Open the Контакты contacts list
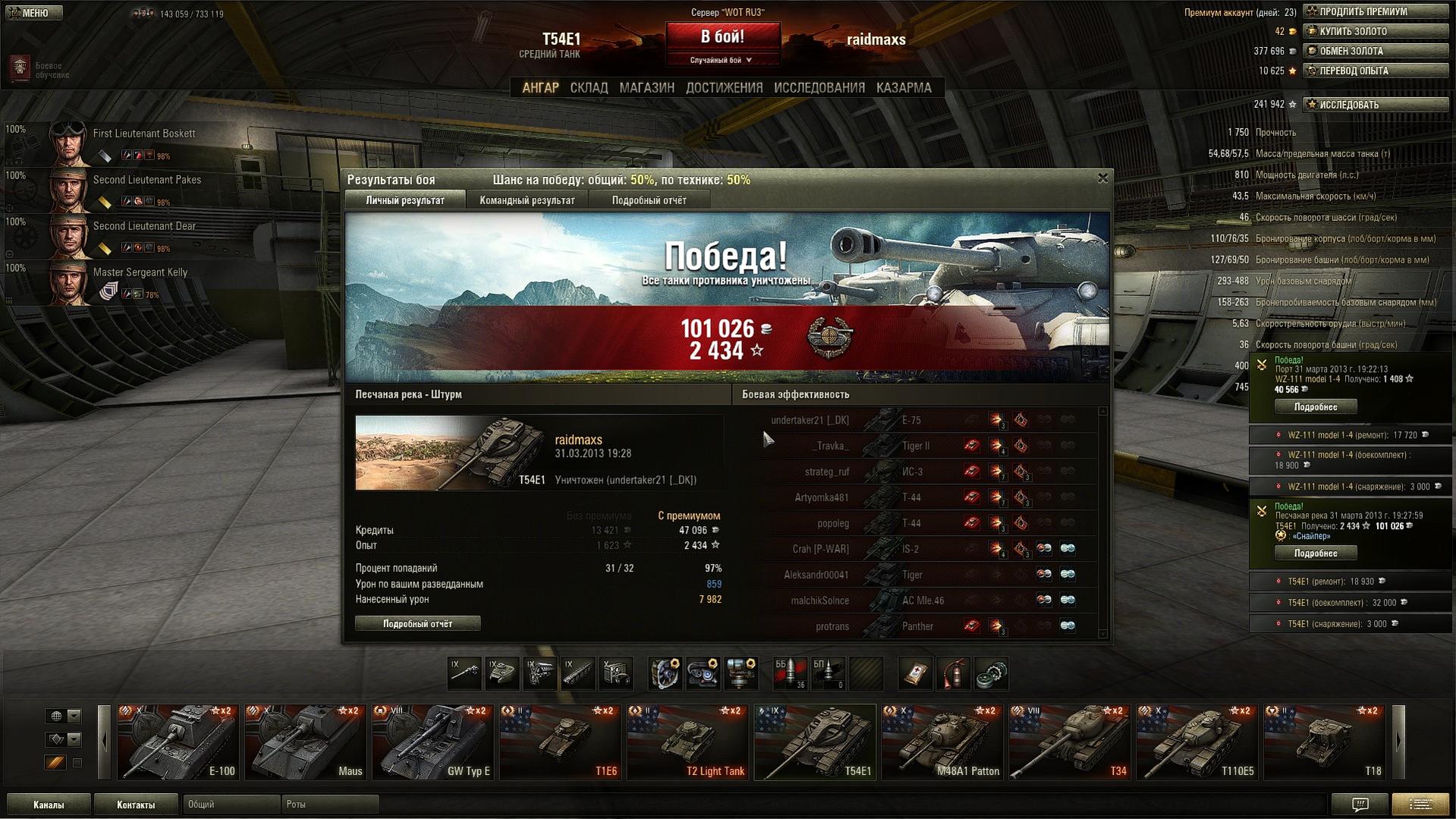Screen dimensions: 1456x819 [136, 805]
